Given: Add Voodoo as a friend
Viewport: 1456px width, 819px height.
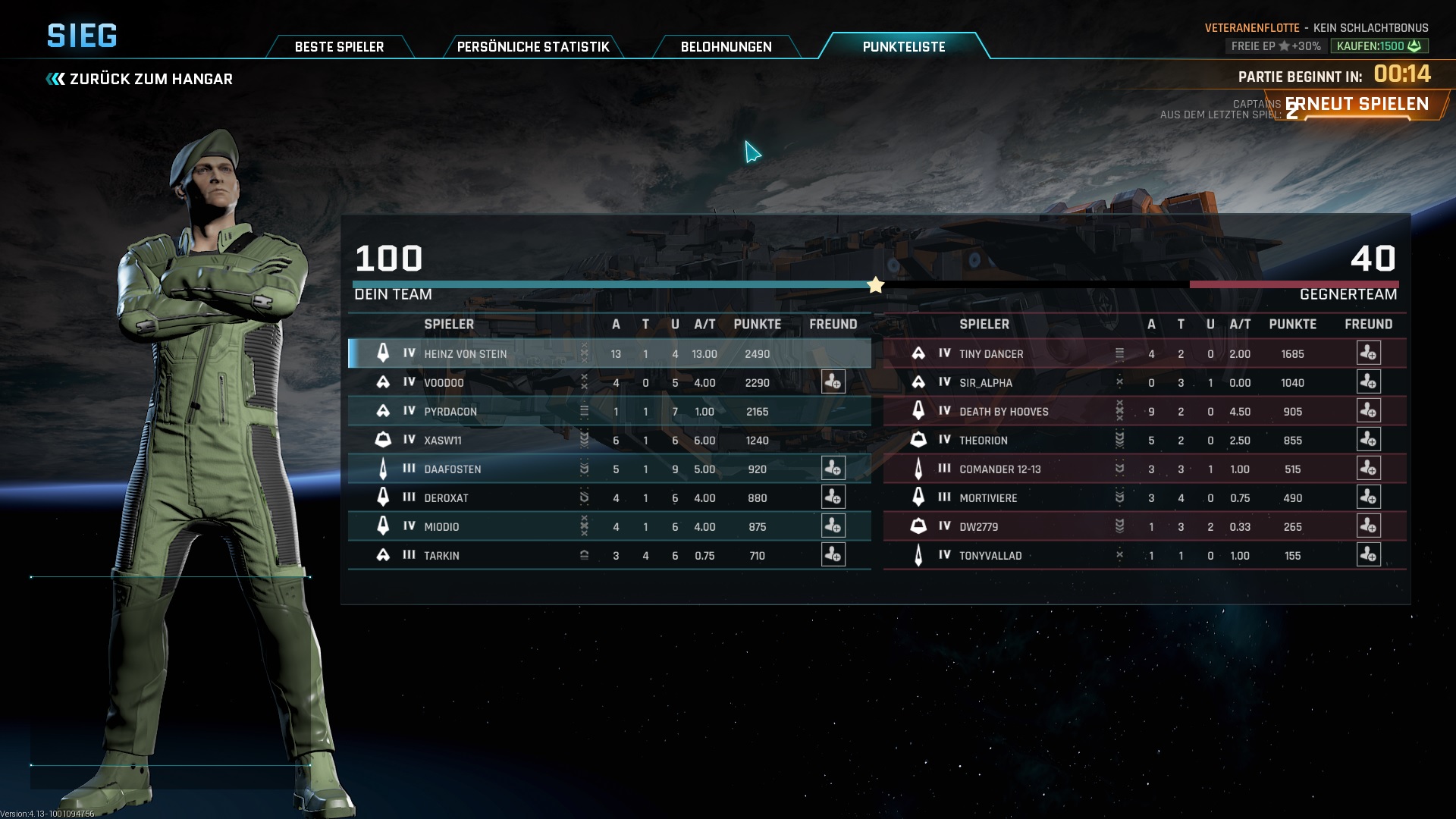Looking at the screenshot, I should coord(833,382).
